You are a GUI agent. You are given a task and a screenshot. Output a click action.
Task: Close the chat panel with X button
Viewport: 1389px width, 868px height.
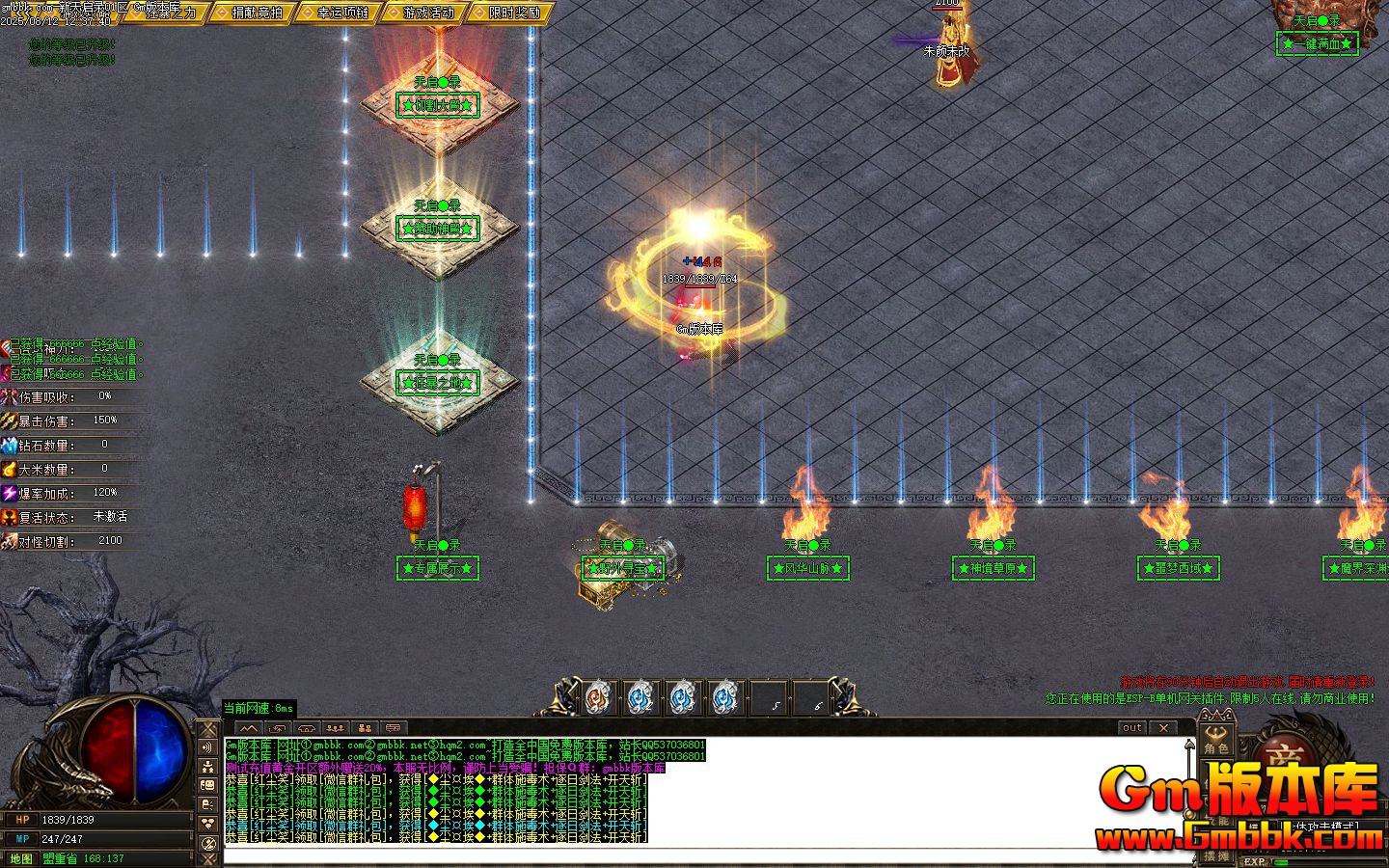tap(1164, 728)
